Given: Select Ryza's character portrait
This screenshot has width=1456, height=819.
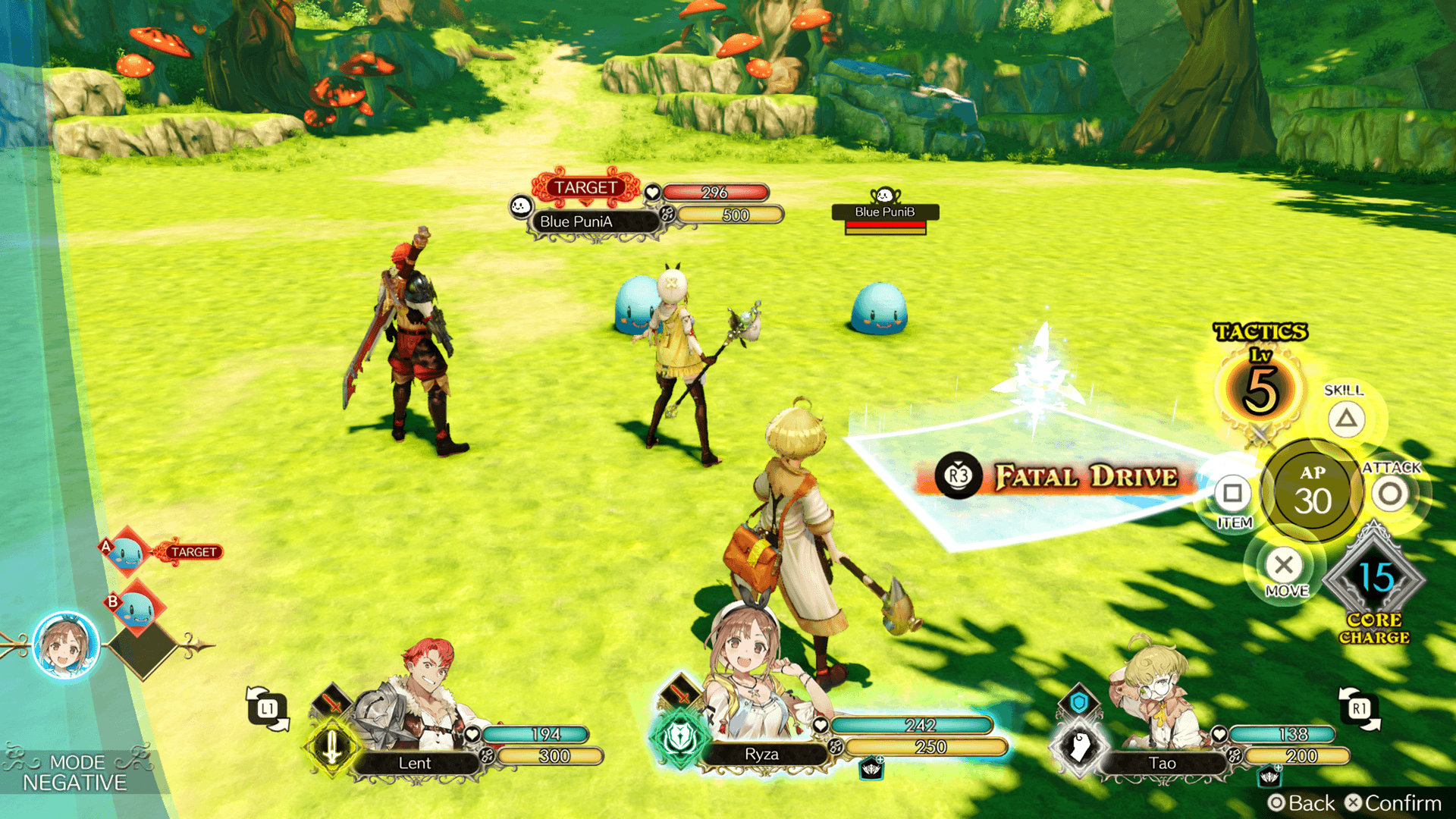Looking at the screenshot, I should [747, 694].
